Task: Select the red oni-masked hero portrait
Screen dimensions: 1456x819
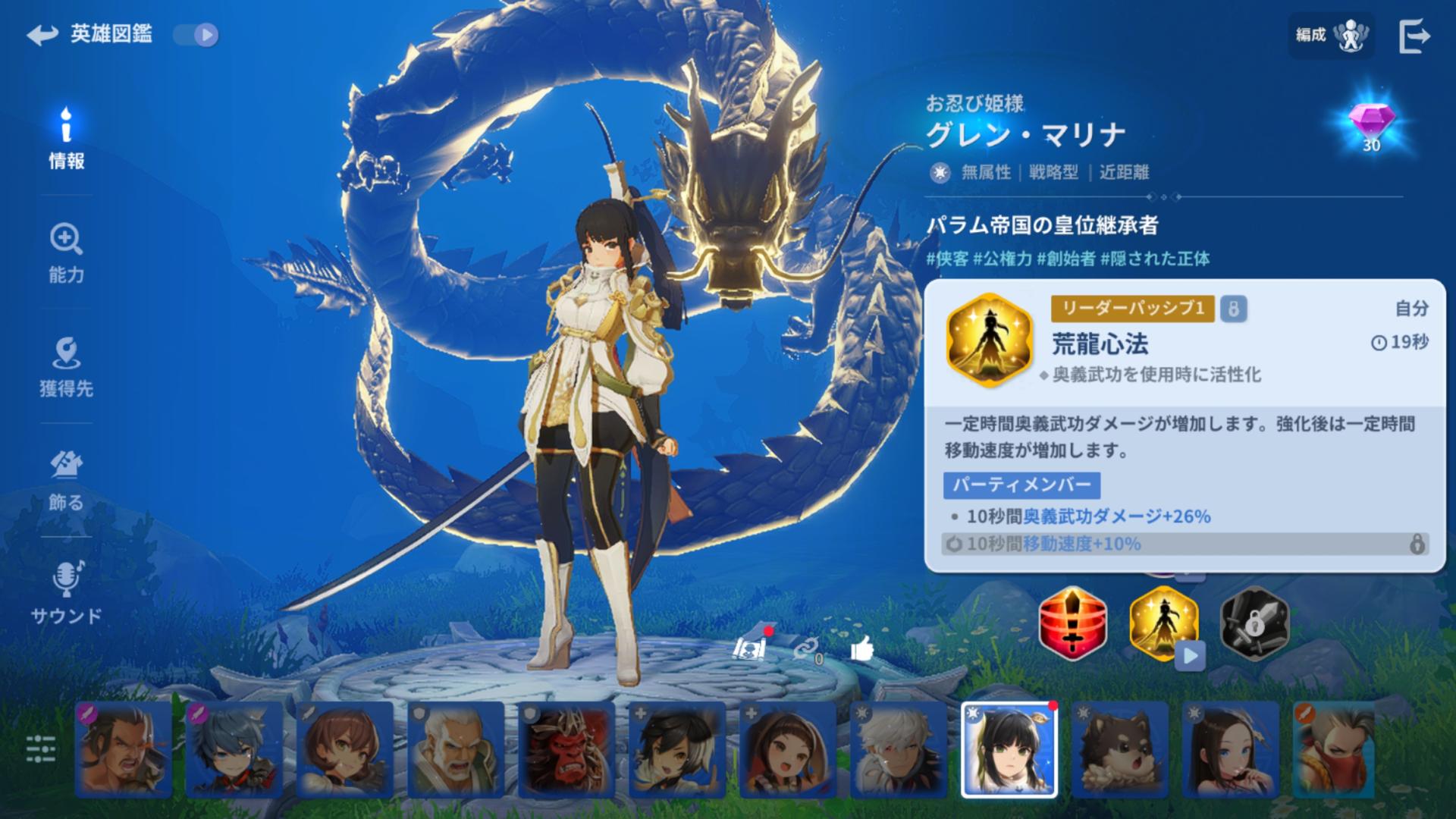Action: point(566,749)
